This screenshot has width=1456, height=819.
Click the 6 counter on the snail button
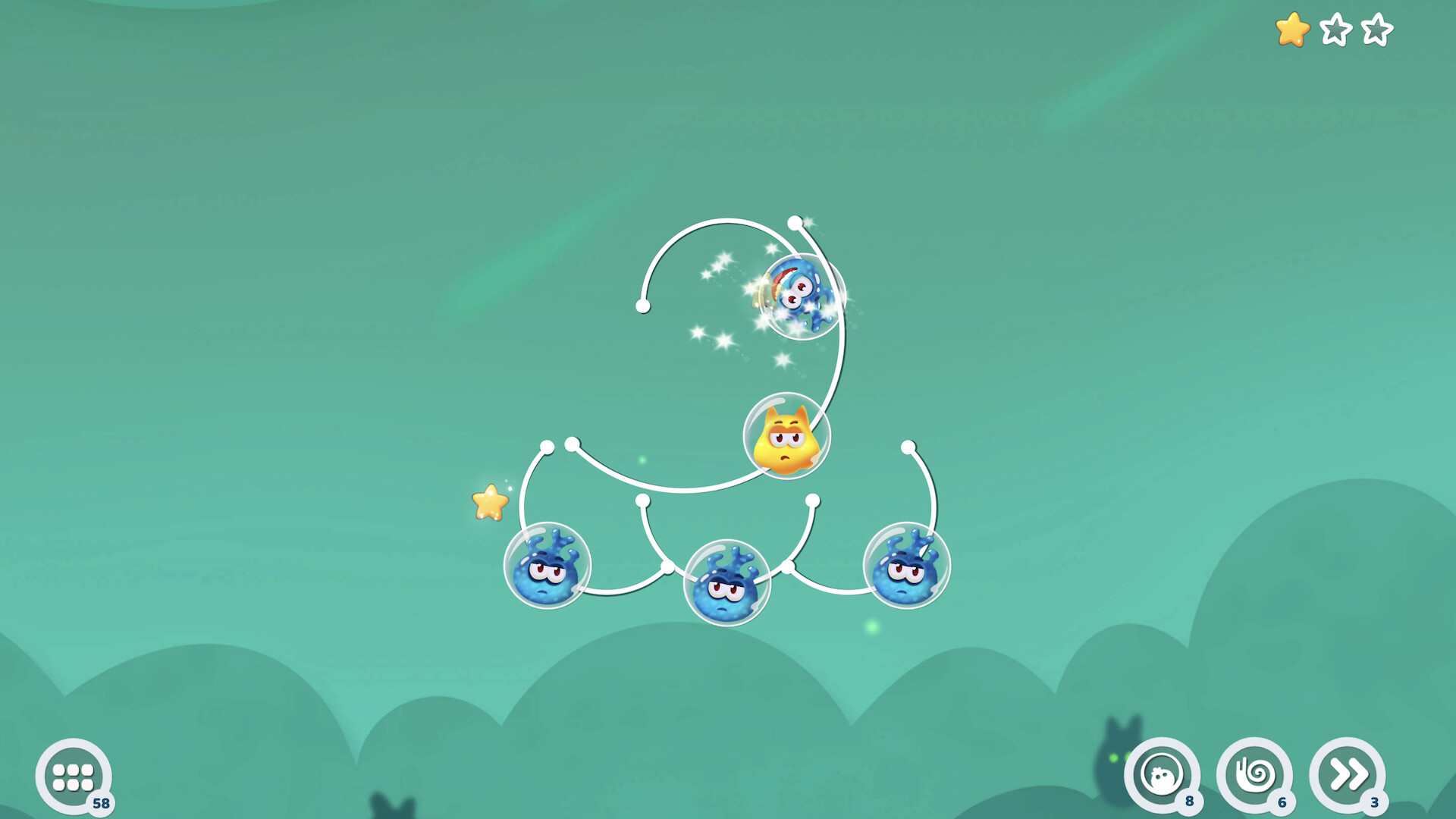1281,802
